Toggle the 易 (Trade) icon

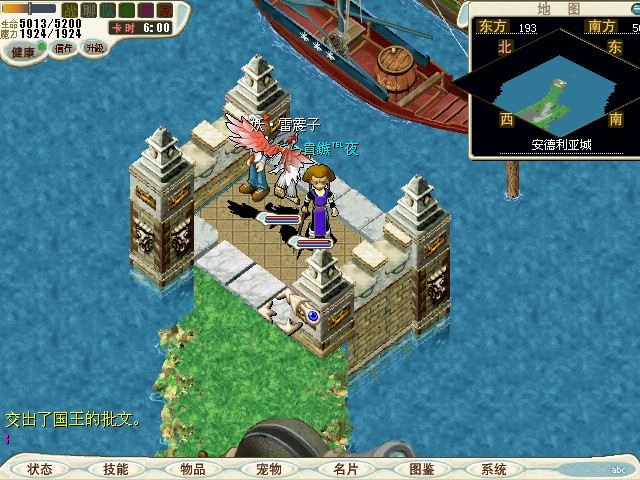pyautogui.click(x=146, y=10)
